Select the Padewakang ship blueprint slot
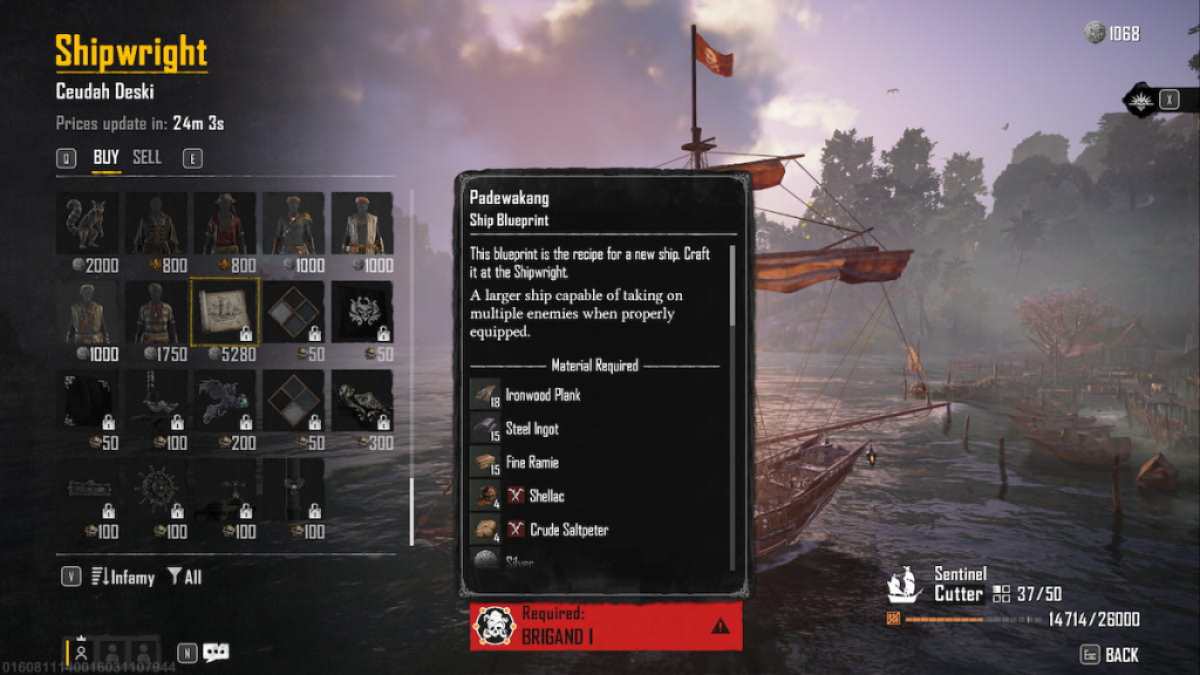Image resolution: width=1200 pixels, height=675 pixels. pyautogui.click(x=225, y=311)
